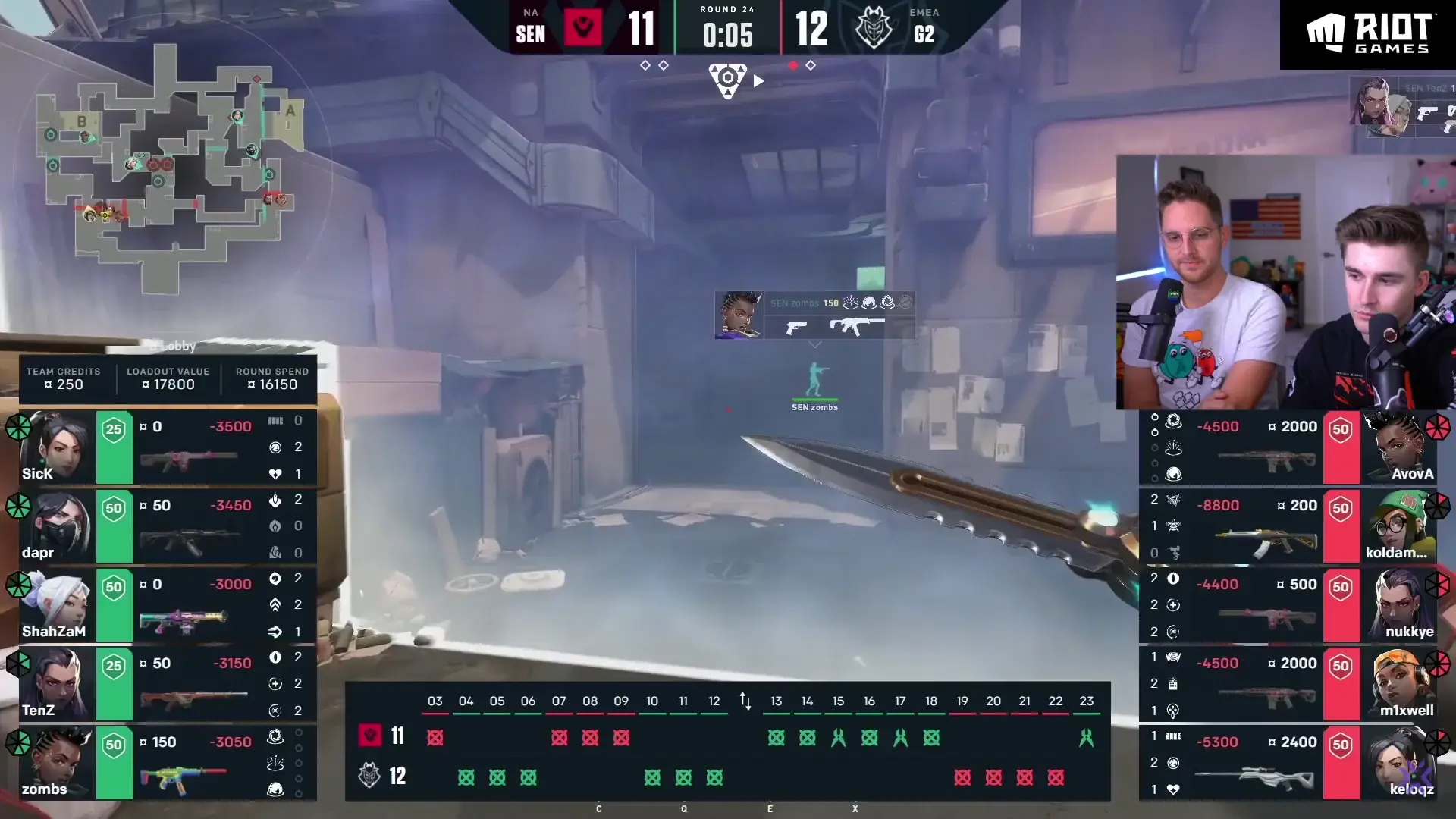Click the SEN zombs nameplate portrait
1456x819 pixels.
(x=739, y=315)
